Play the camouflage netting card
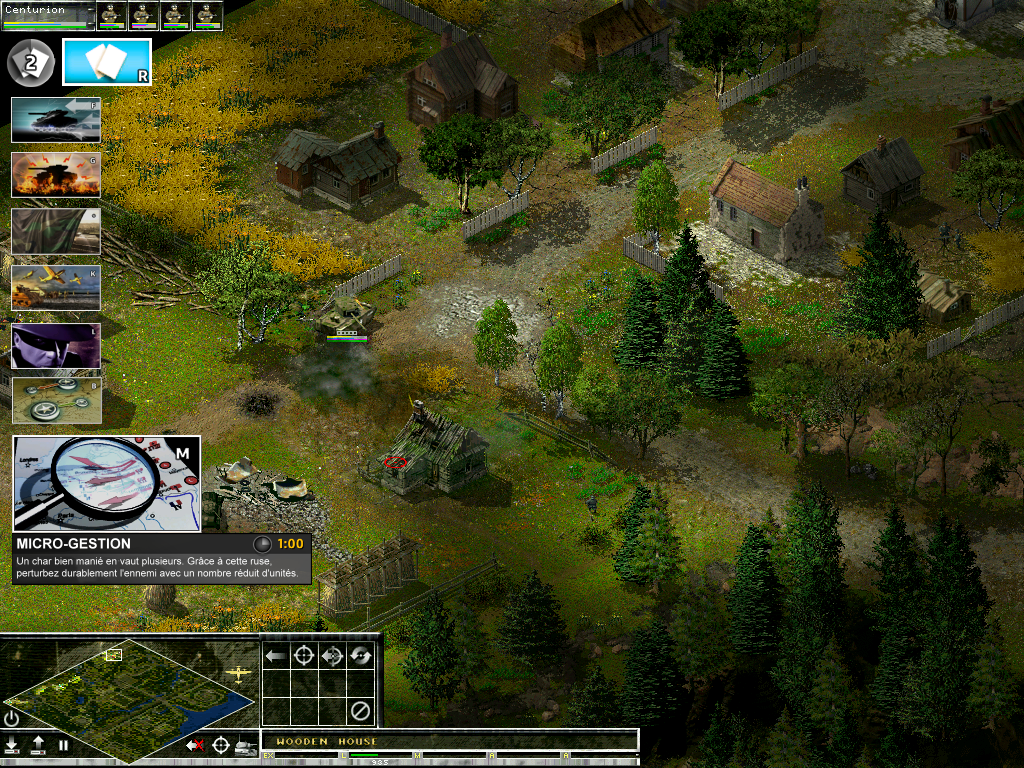This screenshot has width=1024, height=768. (56, 231)
